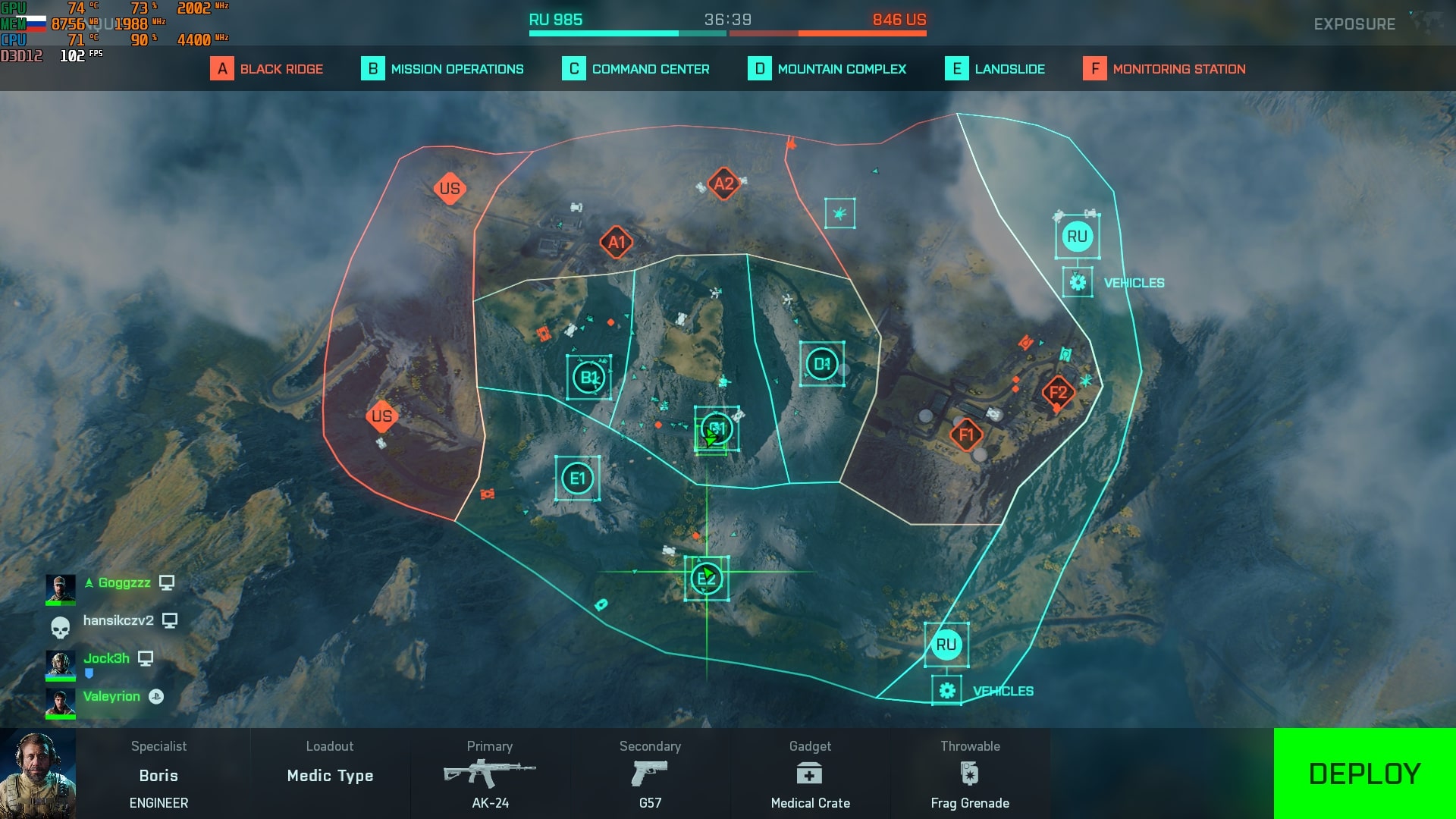Click the A2 objective marker
The height and width of the screenshot is (819, 1456).
tap(723, 184)
